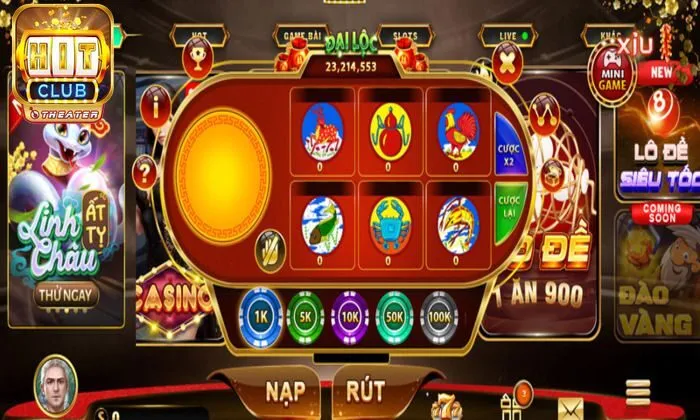Bet on the crab tile
Screen dimensions: 700x420
click(391, 224)
